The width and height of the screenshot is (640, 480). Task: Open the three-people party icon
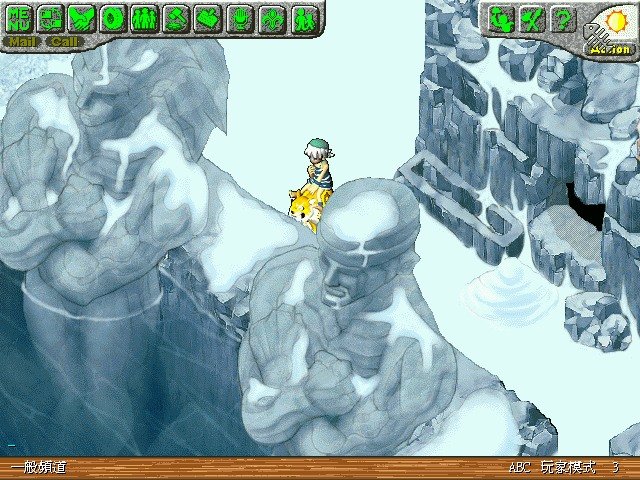[144, 18]
